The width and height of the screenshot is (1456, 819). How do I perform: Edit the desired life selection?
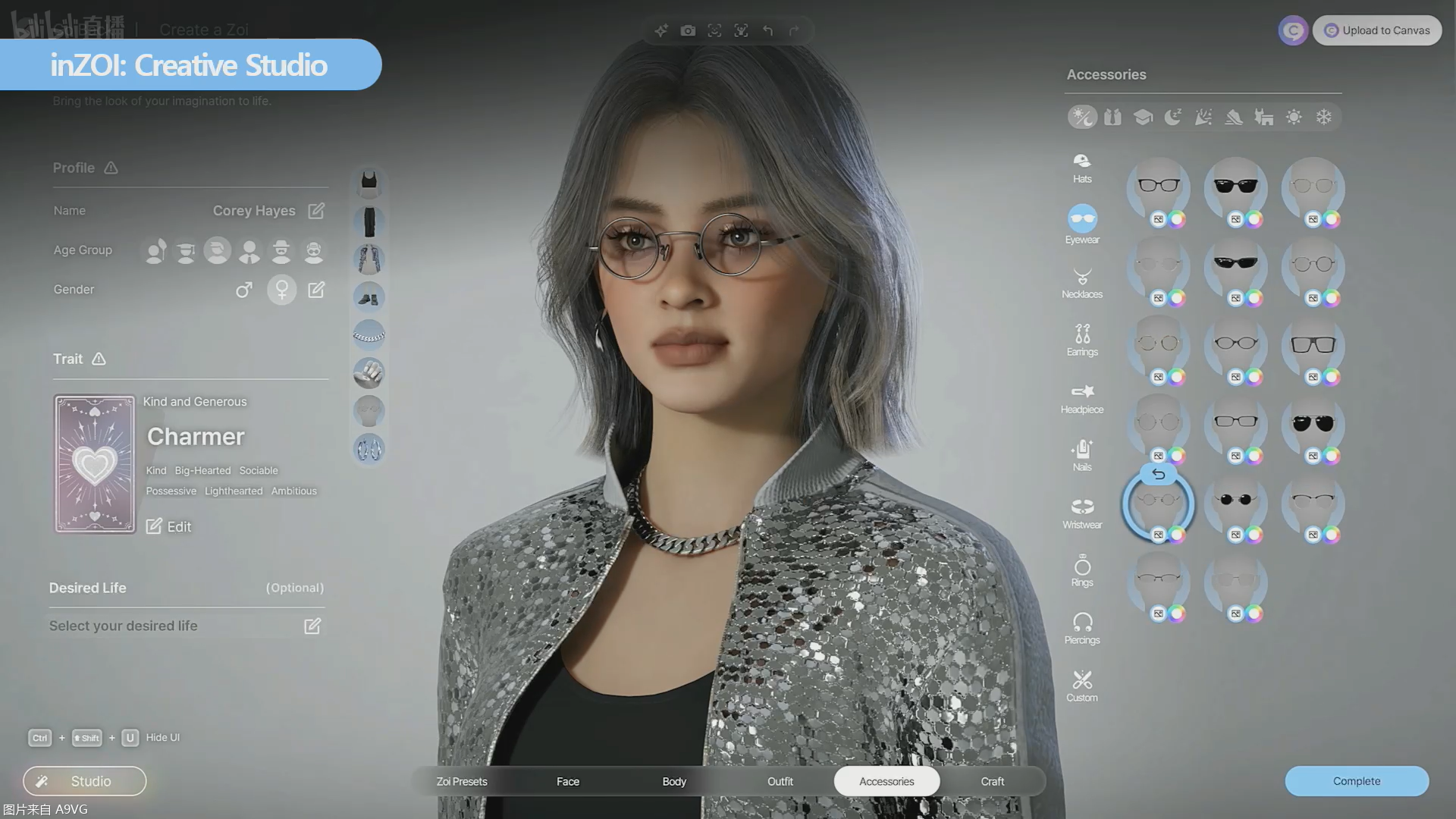(312, 626)
